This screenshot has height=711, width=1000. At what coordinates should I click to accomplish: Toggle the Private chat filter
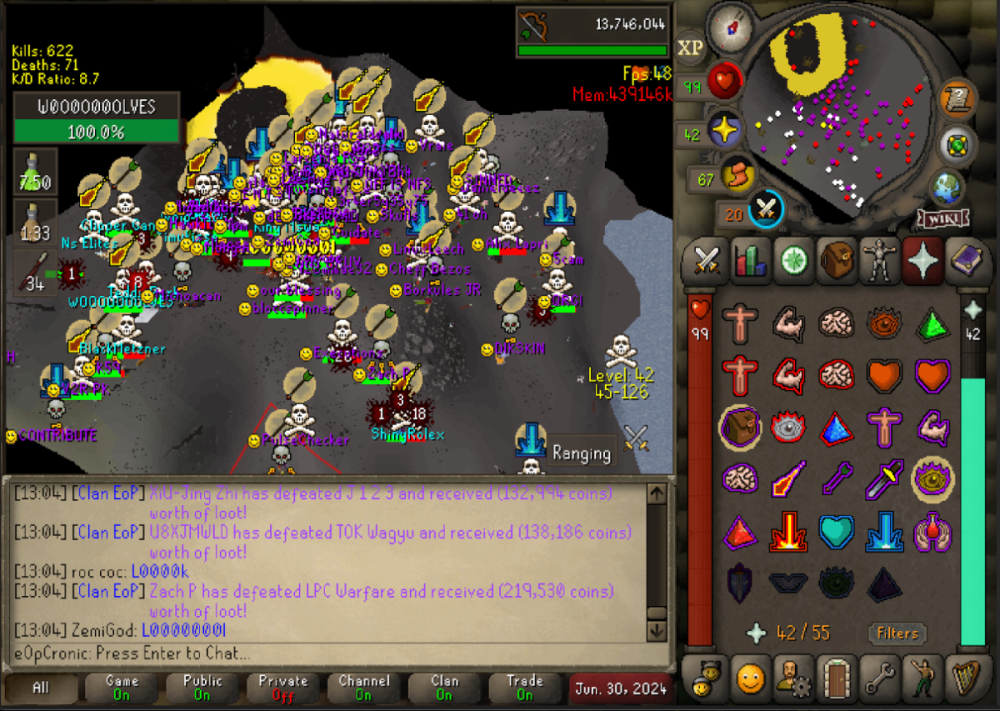[x=283, y=688]
